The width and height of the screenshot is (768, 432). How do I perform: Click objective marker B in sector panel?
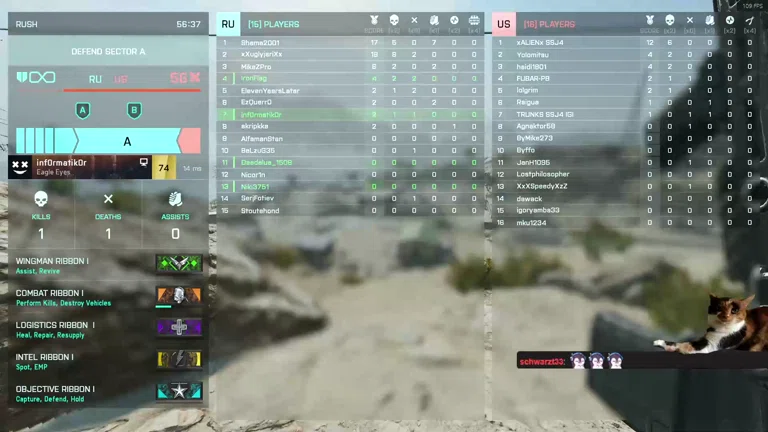point(134,110)
